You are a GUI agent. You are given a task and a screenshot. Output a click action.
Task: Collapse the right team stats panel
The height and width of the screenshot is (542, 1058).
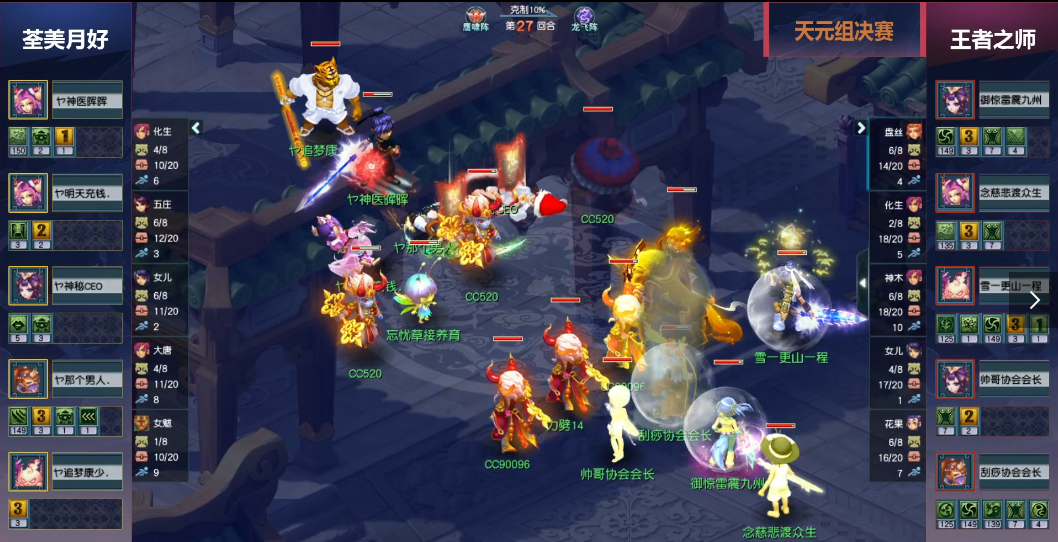[x=861, y=128]
